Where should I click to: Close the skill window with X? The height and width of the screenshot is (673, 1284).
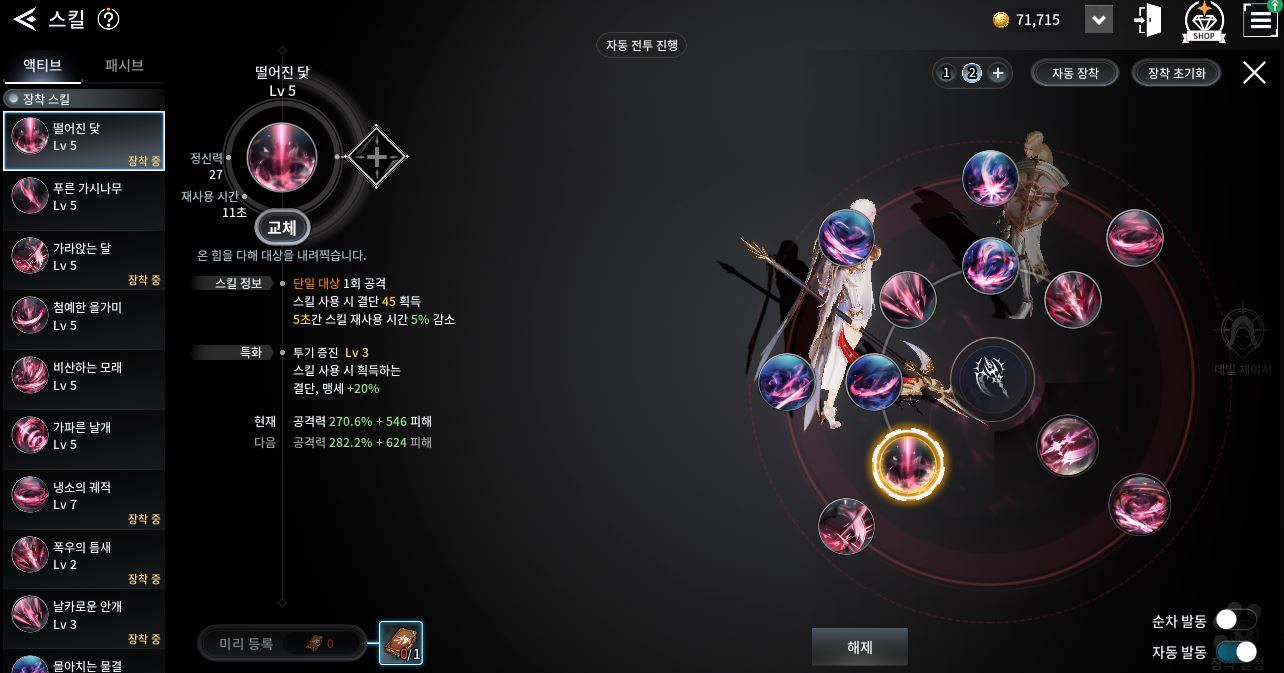[1254, 72]
